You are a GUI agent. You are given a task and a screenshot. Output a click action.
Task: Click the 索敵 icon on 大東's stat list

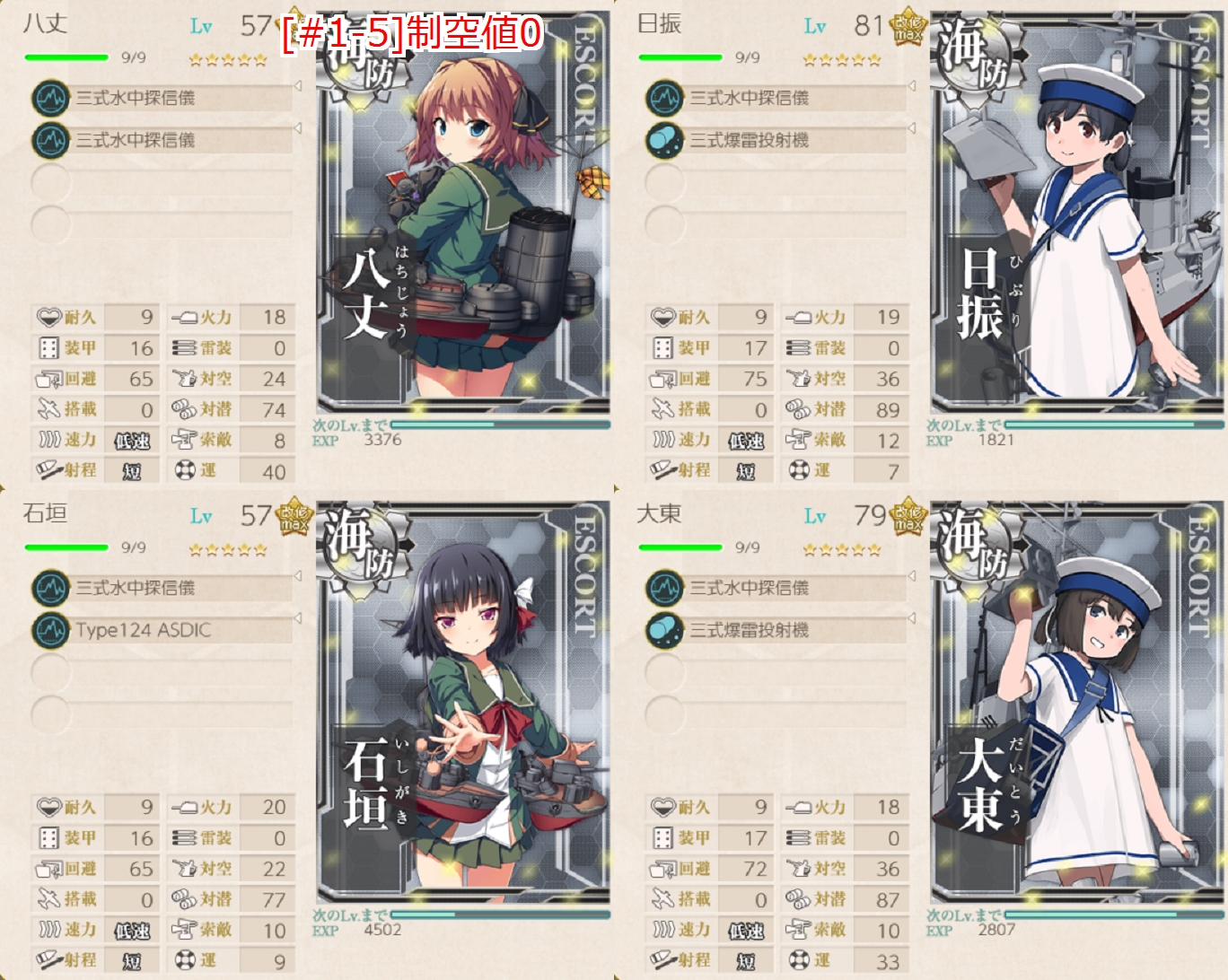799,929
